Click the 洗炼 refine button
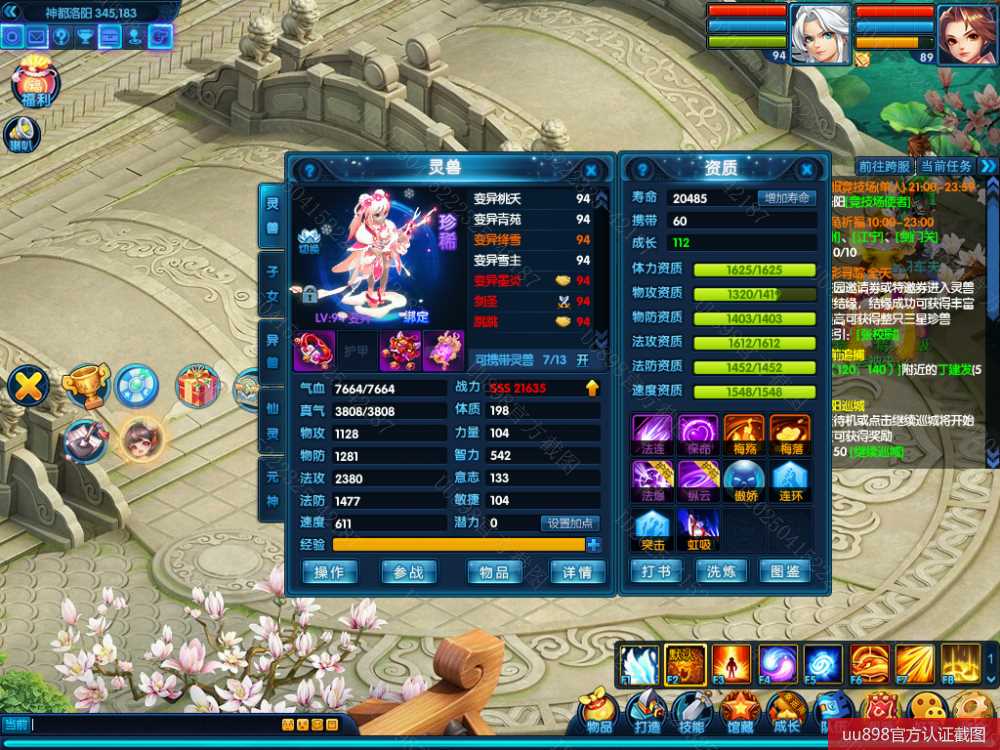The width and height of the screenshot is (1000, 750). (721, 571)
